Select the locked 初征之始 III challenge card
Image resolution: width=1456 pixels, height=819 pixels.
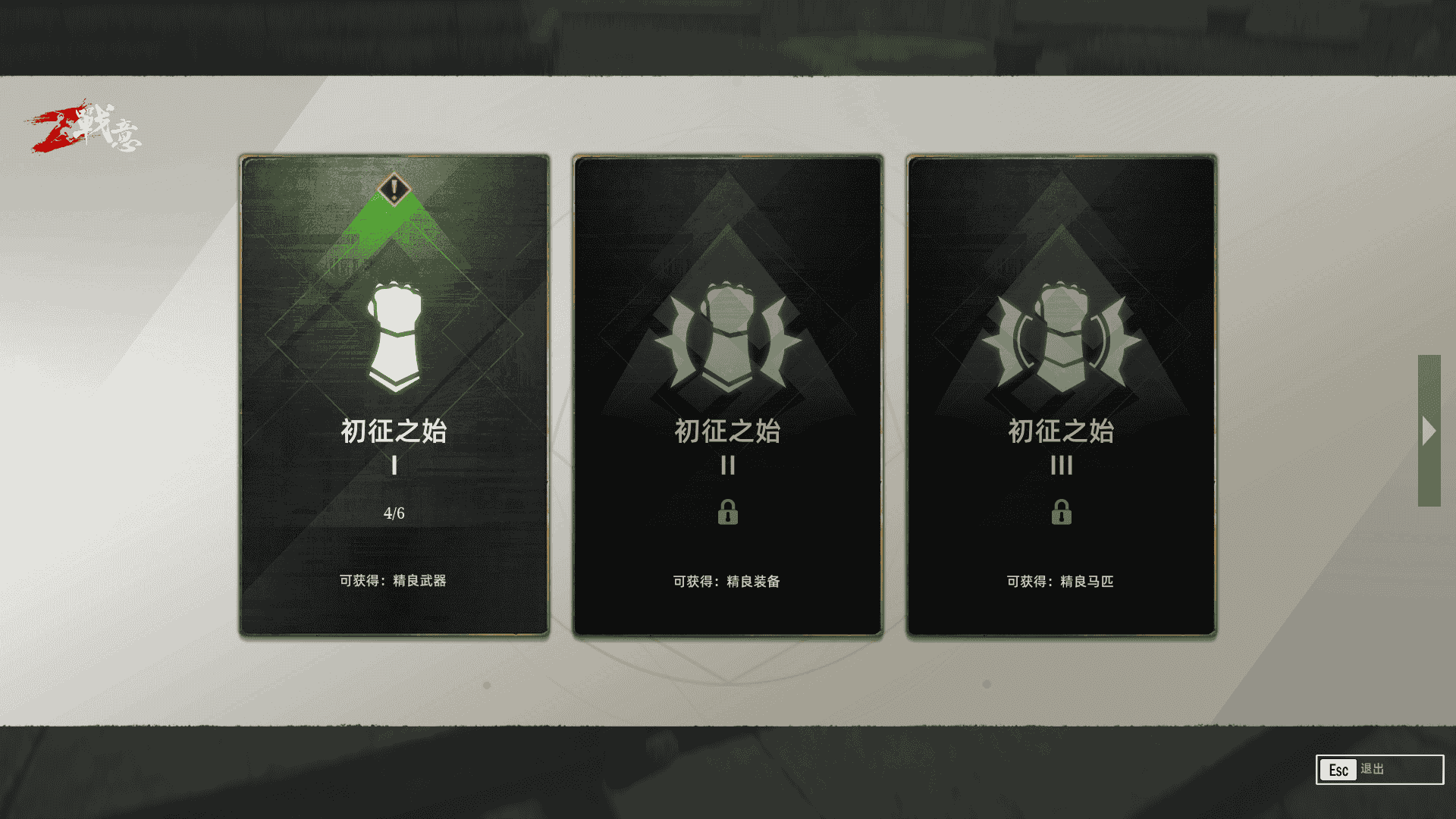pos(1062,394)
